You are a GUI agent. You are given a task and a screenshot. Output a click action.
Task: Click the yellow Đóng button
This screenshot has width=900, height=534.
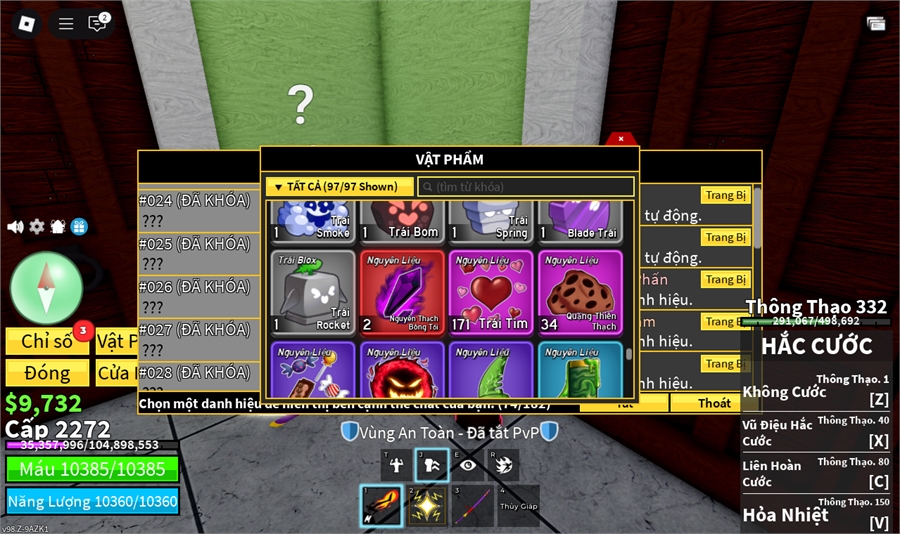point(48,373)
